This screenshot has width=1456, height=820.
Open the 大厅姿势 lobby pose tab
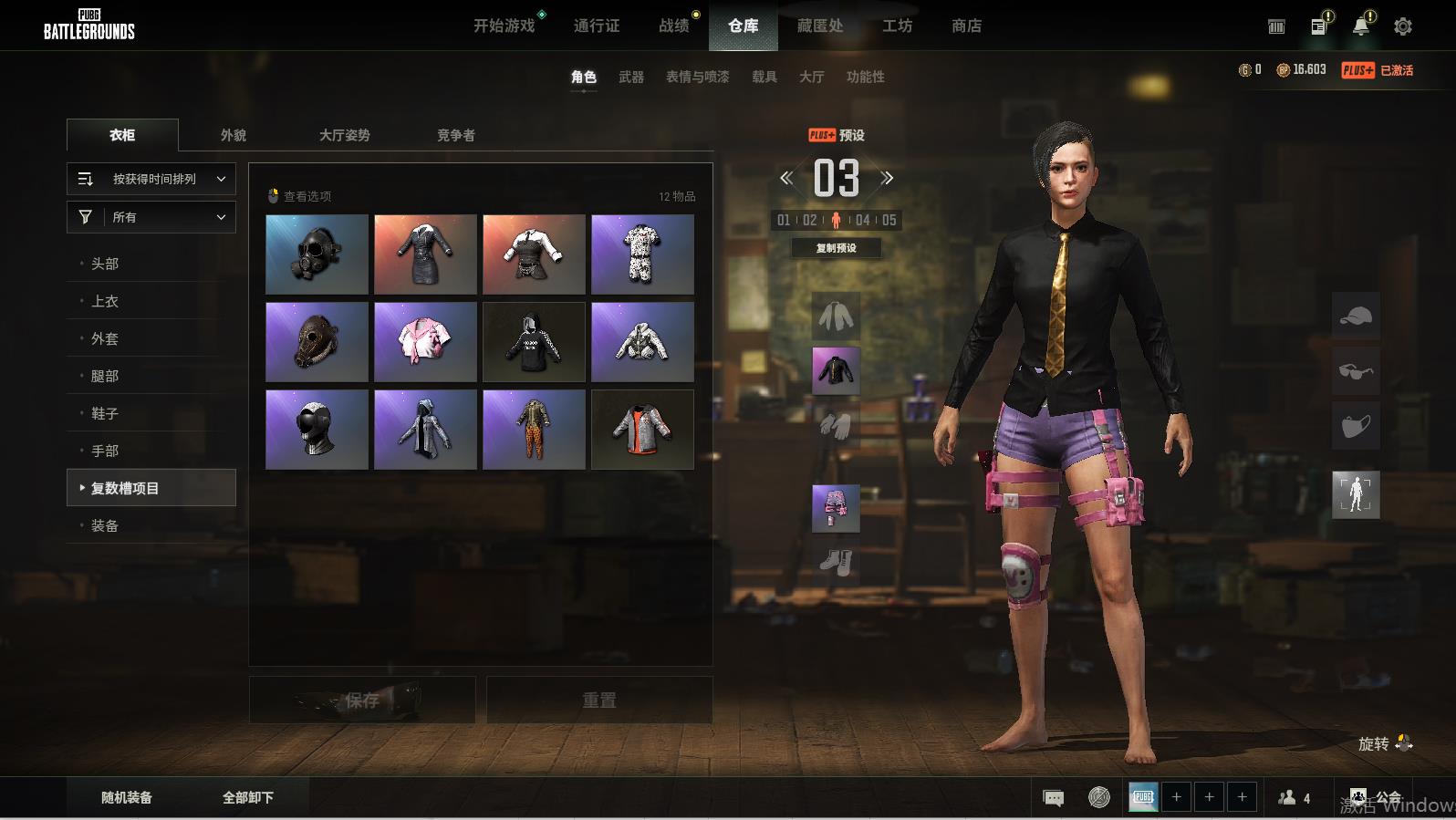pos(344,135)
